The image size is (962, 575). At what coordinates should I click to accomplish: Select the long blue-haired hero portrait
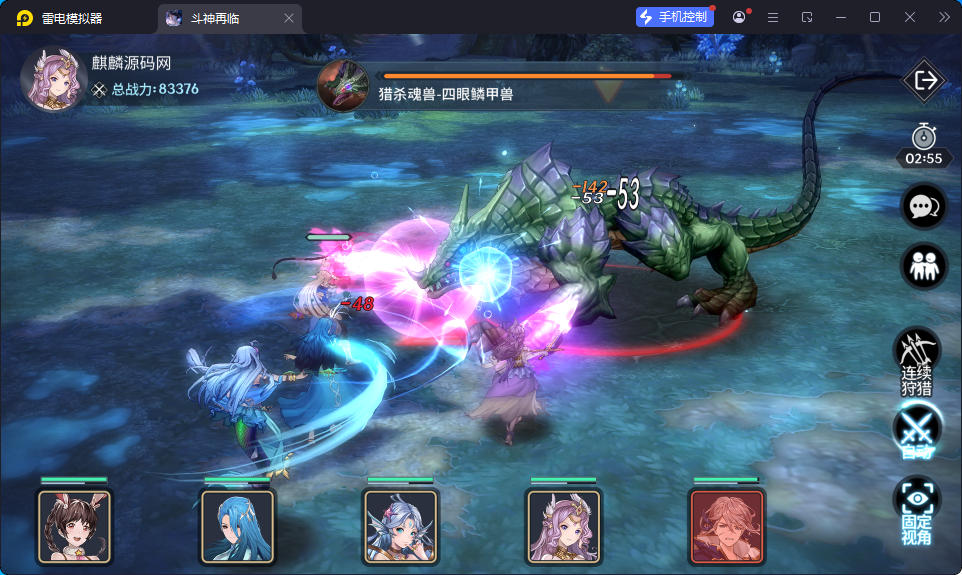click(237, 526)
